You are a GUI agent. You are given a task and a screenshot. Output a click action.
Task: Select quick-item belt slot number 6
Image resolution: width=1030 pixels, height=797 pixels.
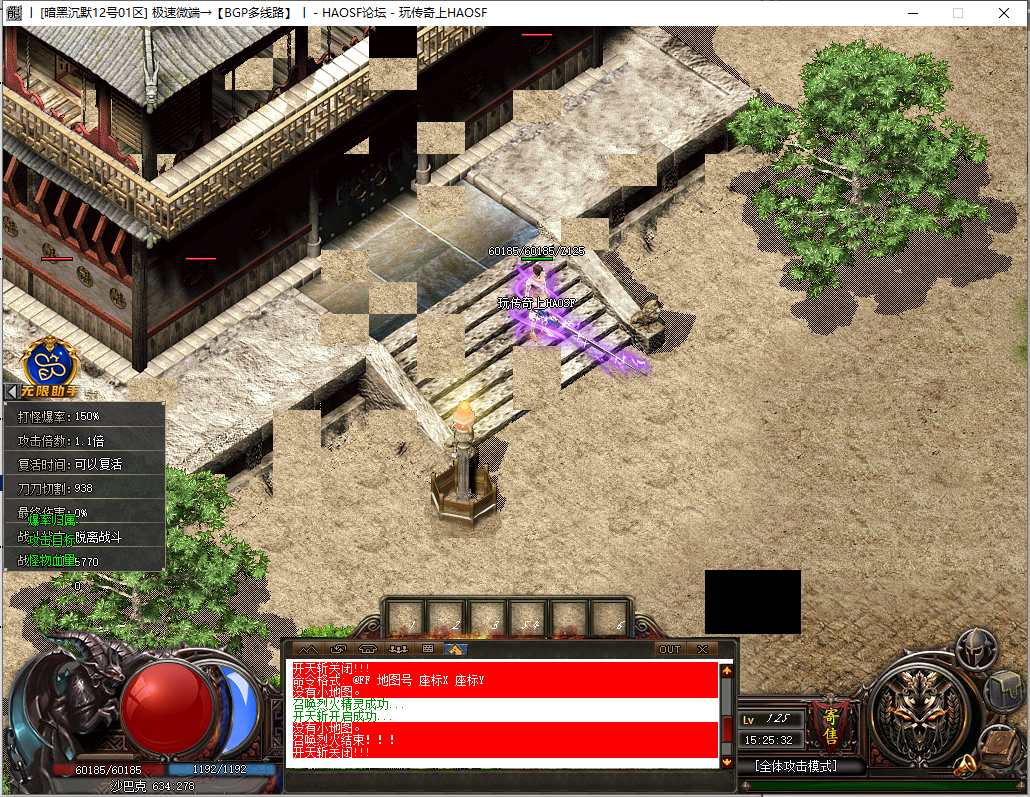click(610, 616)
